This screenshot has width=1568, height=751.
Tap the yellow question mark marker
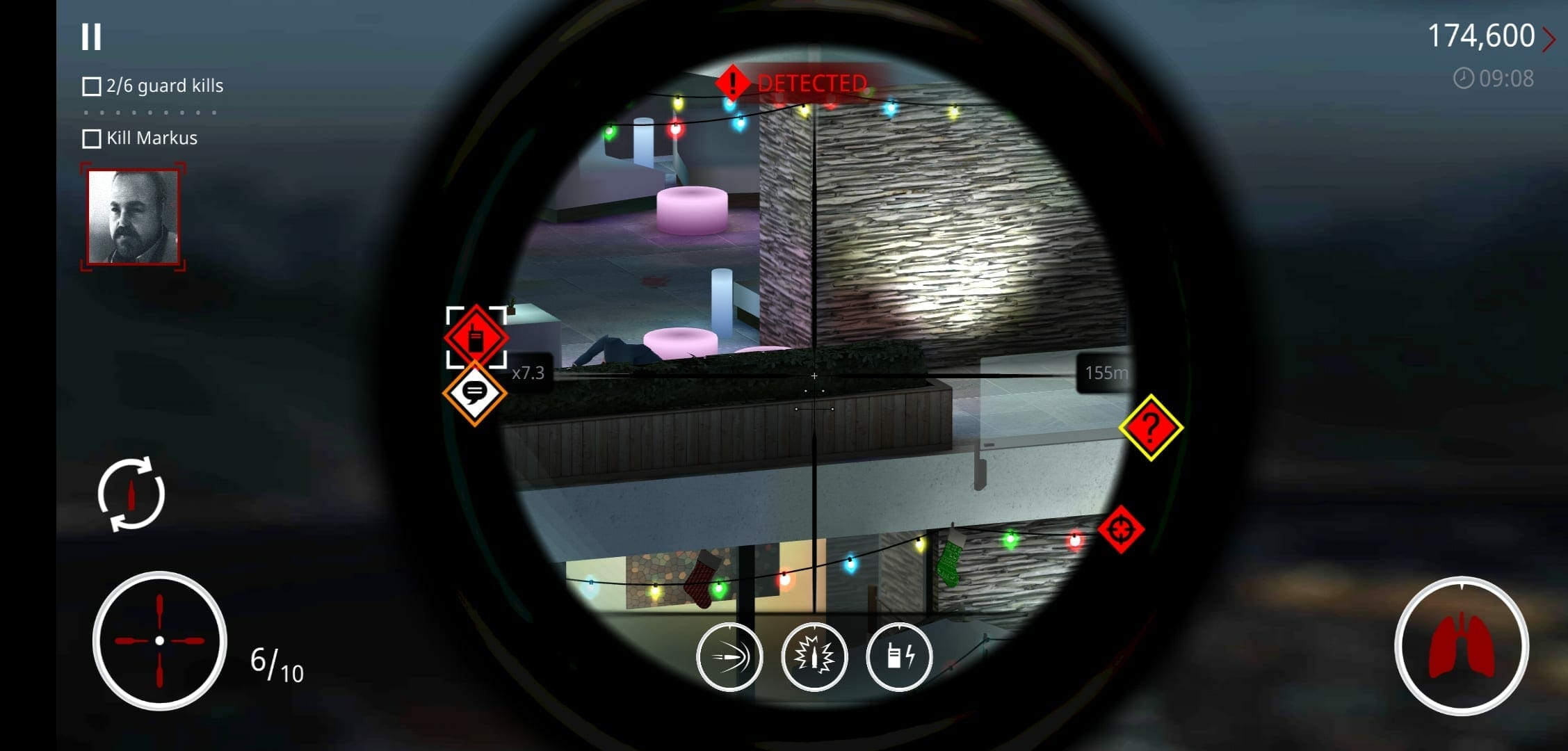tap(1151, 428)
